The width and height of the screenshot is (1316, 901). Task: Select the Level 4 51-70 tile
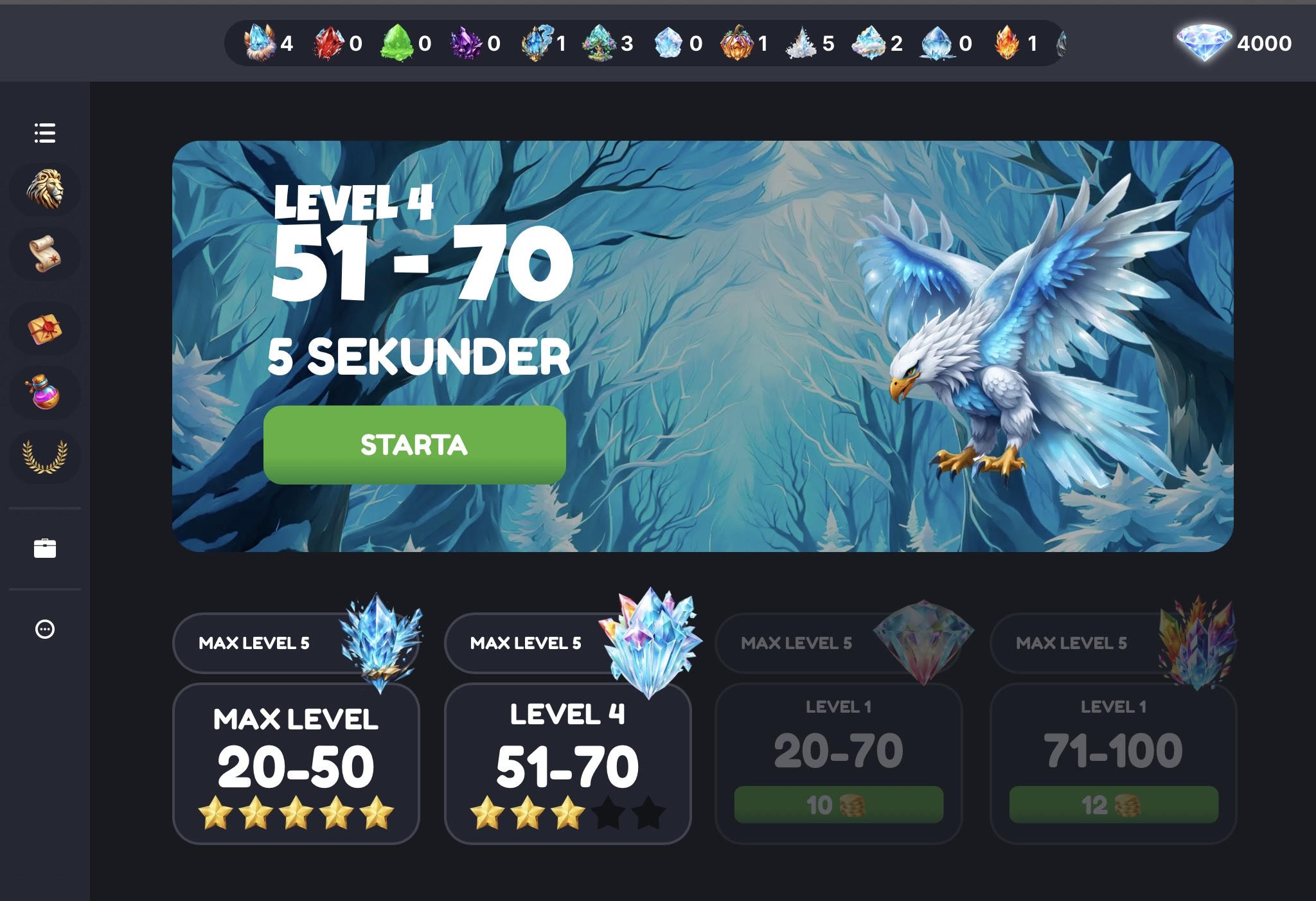pos(567,763)
